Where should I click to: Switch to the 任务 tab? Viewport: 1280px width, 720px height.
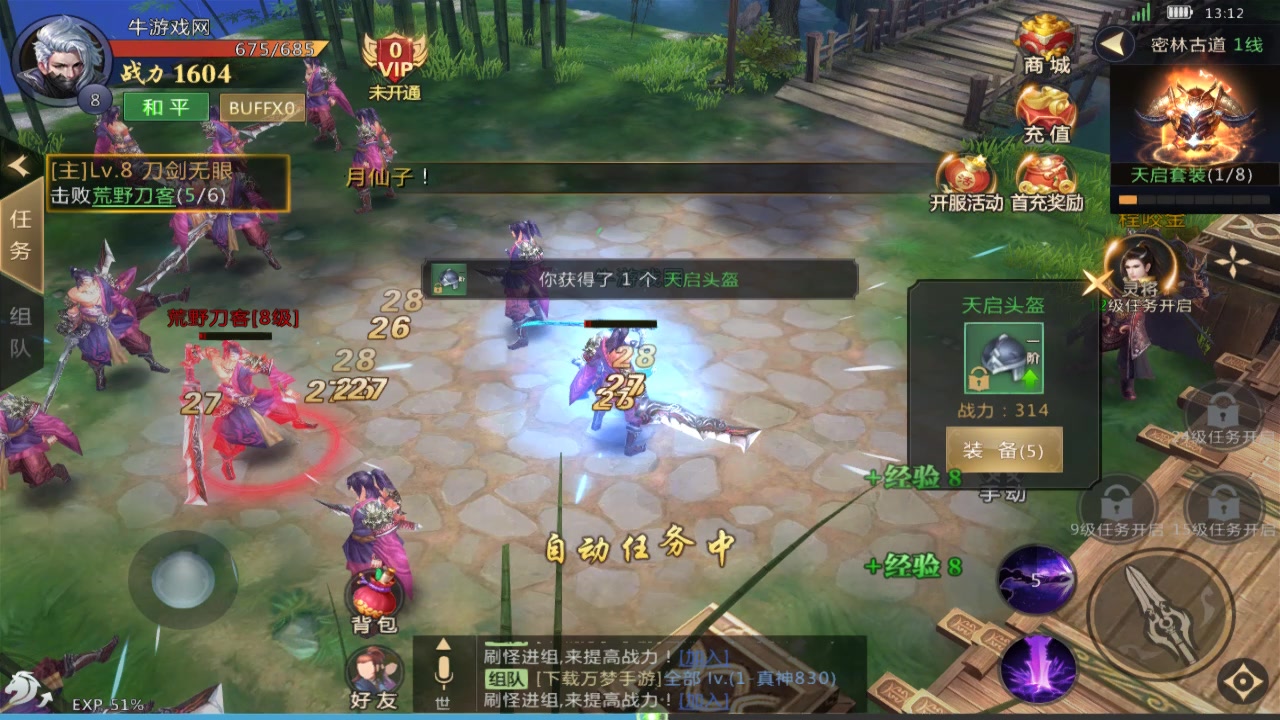point(22,235)
